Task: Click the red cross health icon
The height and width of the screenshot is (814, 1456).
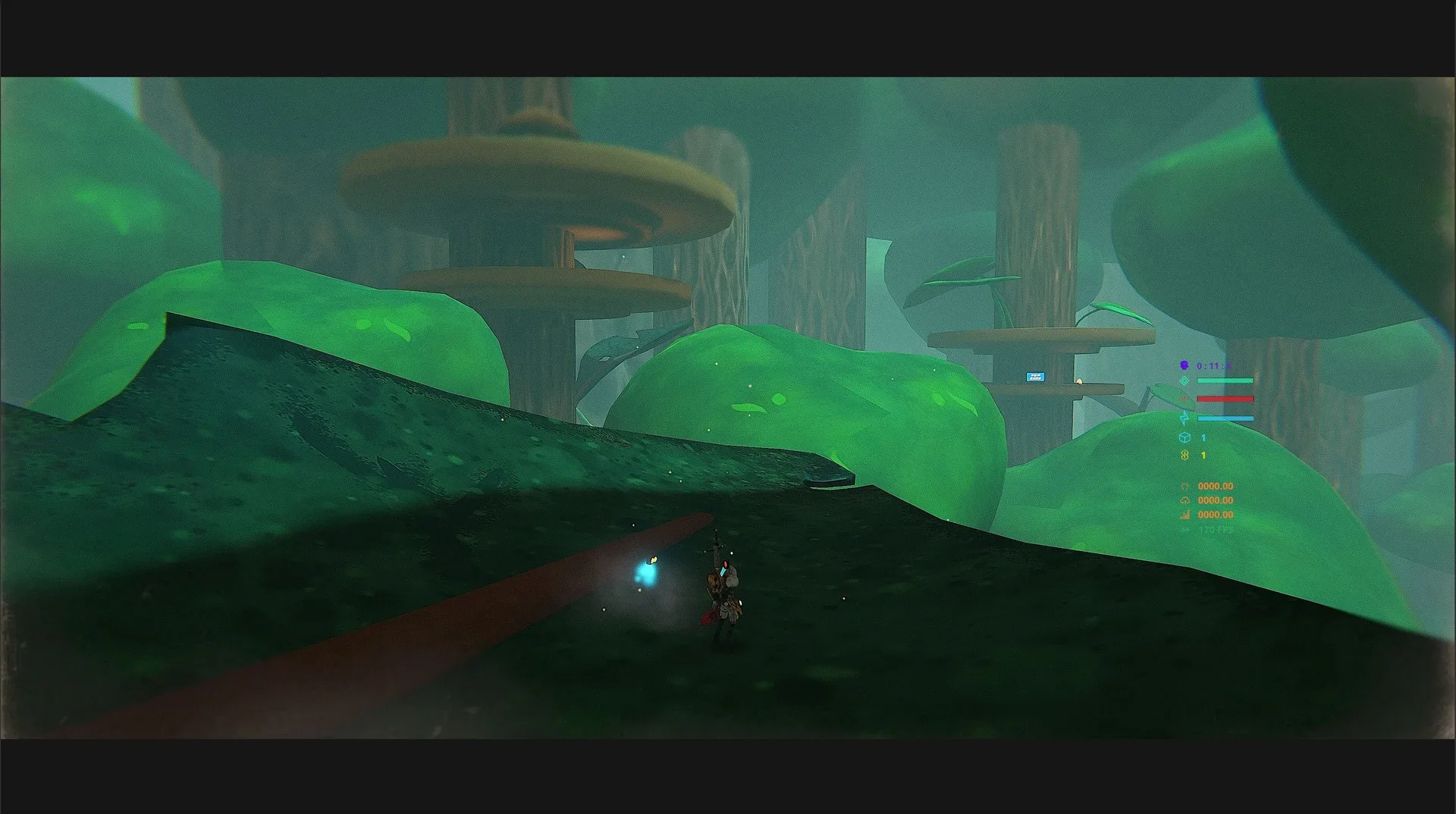Action: [1185, 398]
